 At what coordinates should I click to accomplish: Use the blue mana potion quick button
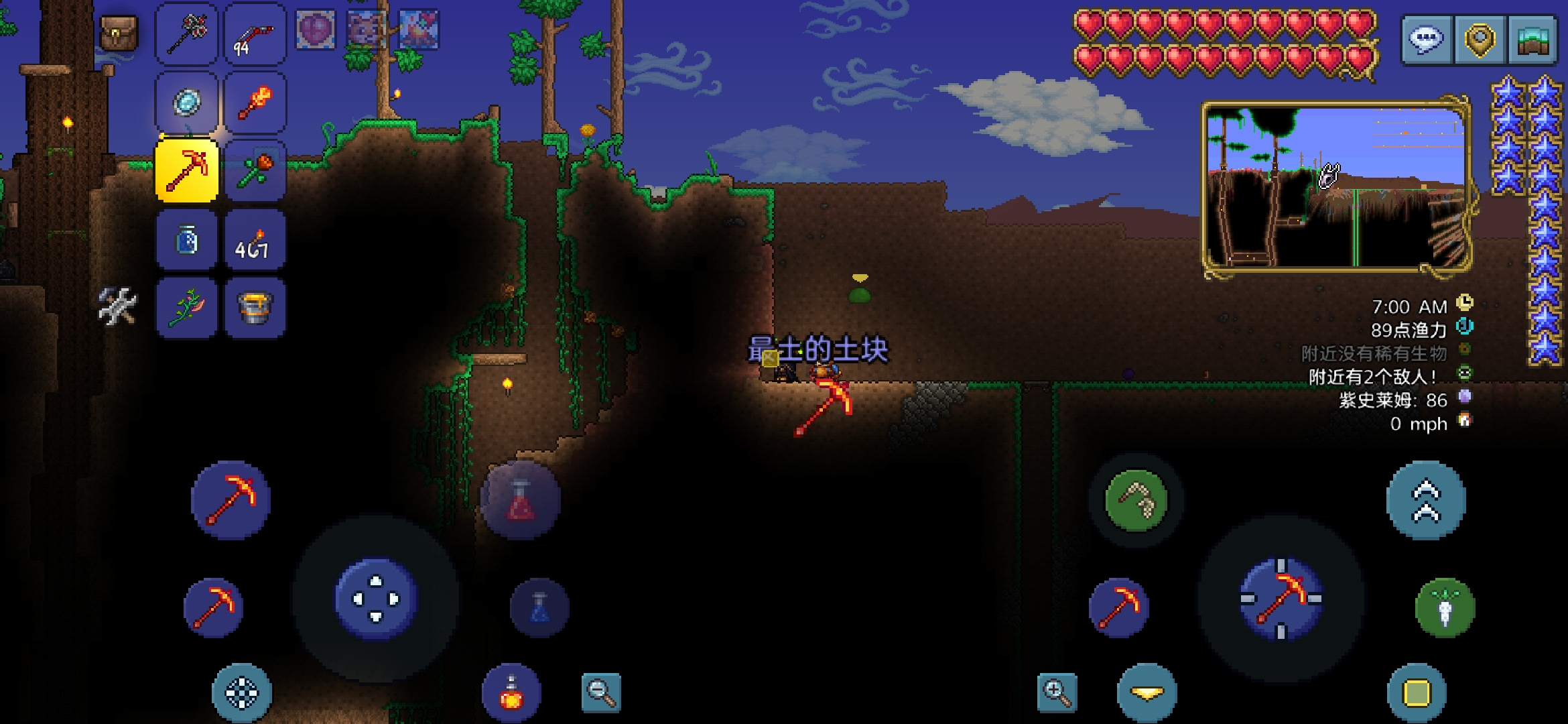(x=540, y=607)
